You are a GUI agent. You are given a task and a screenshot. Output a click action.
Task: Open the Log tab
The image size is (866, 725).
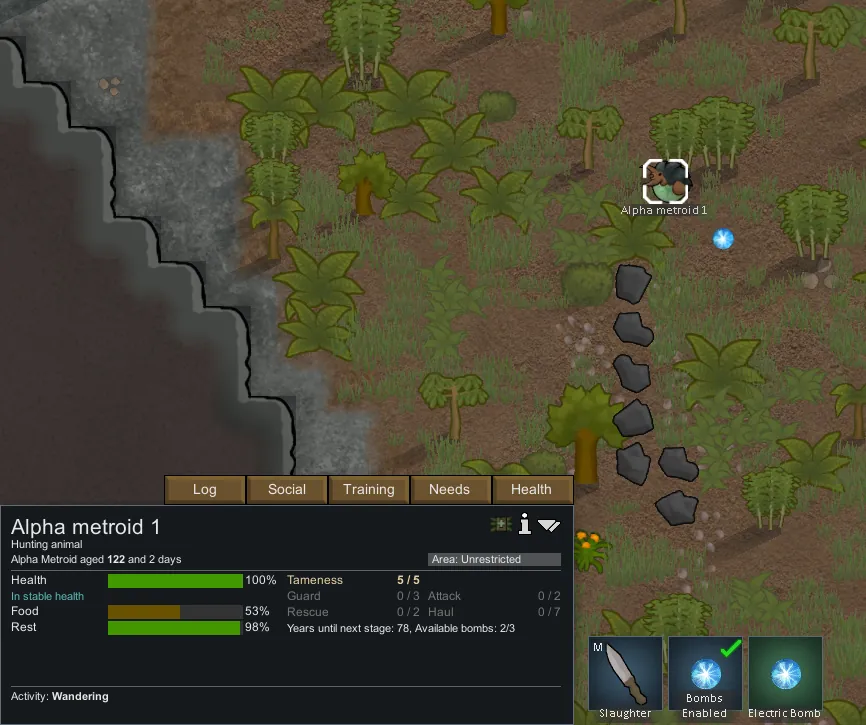205,489
